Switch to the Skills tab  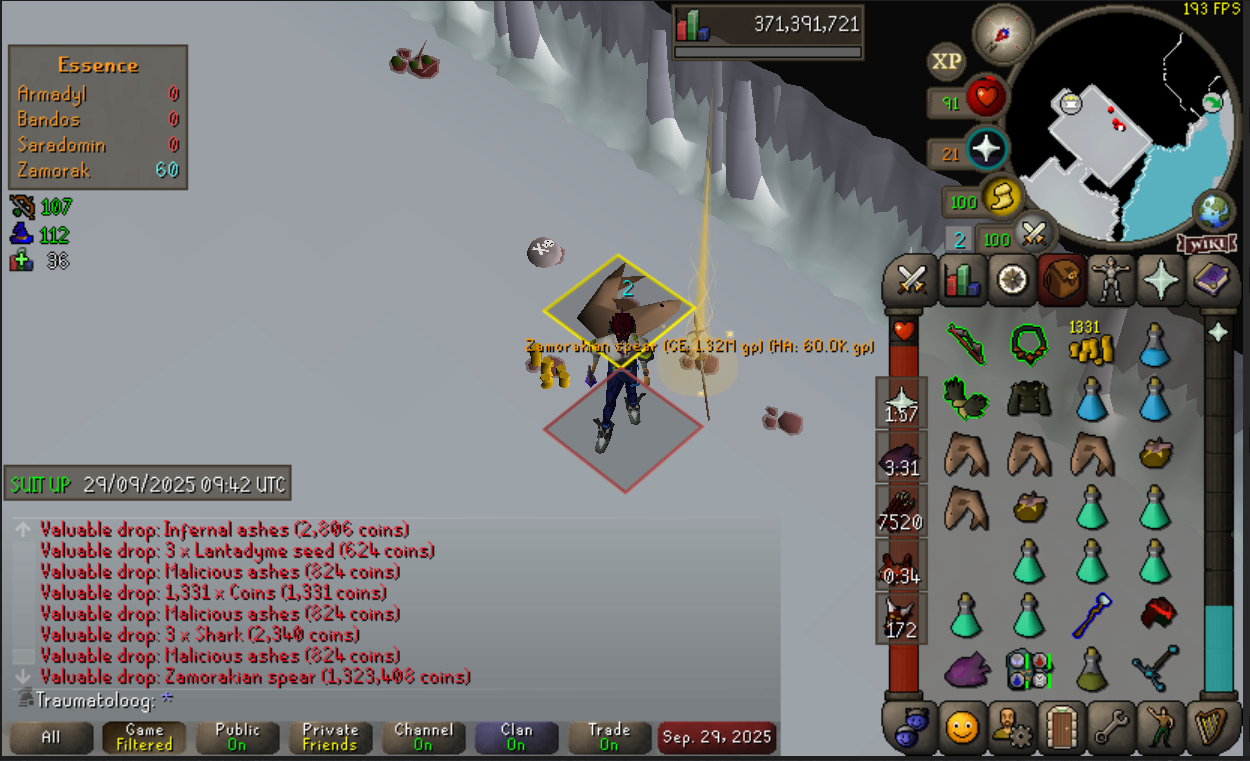tap(962, 280)
